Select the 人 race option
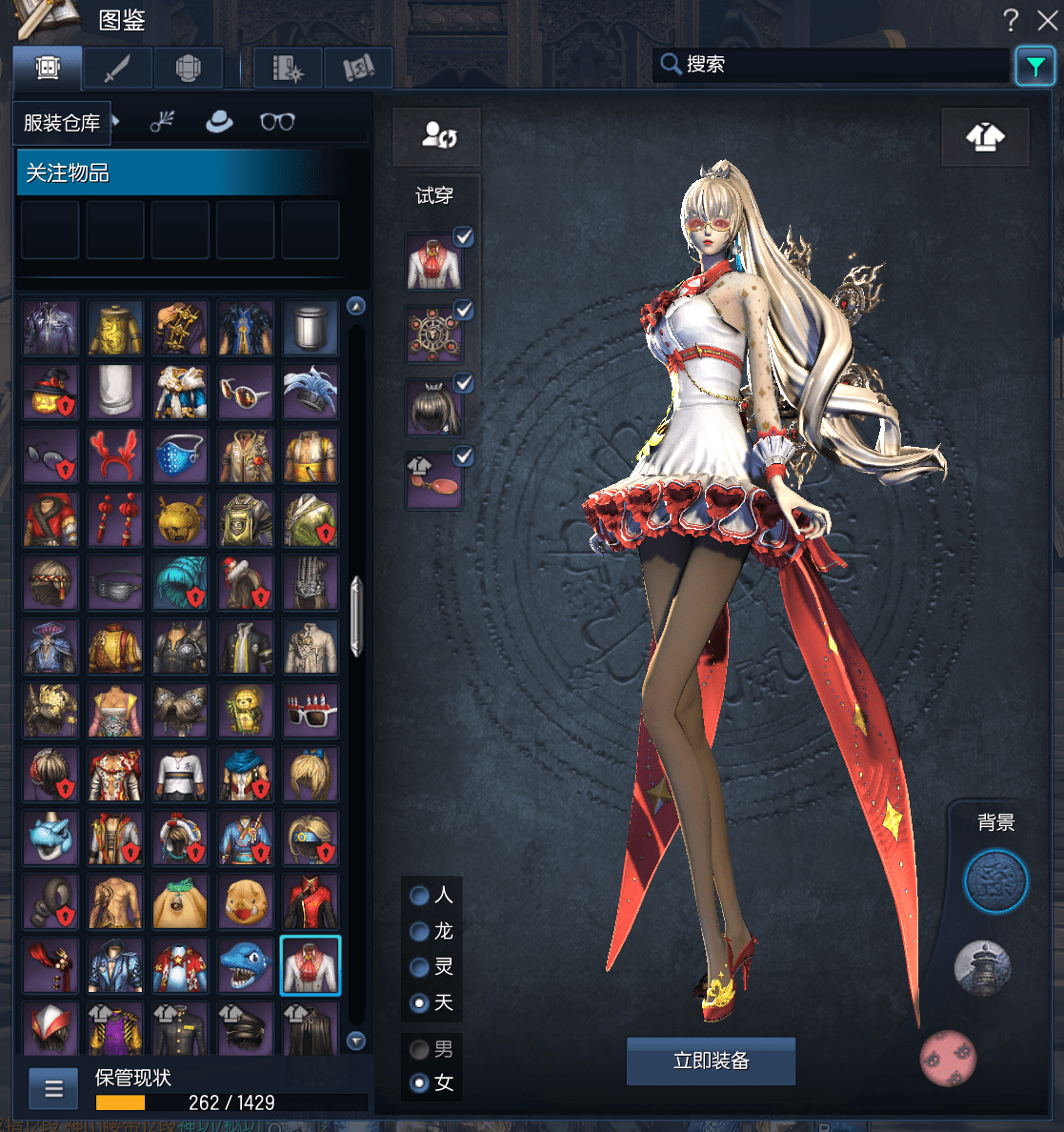The height and width of the screenshot is (1132, 1064). click(x=419, y=896)
